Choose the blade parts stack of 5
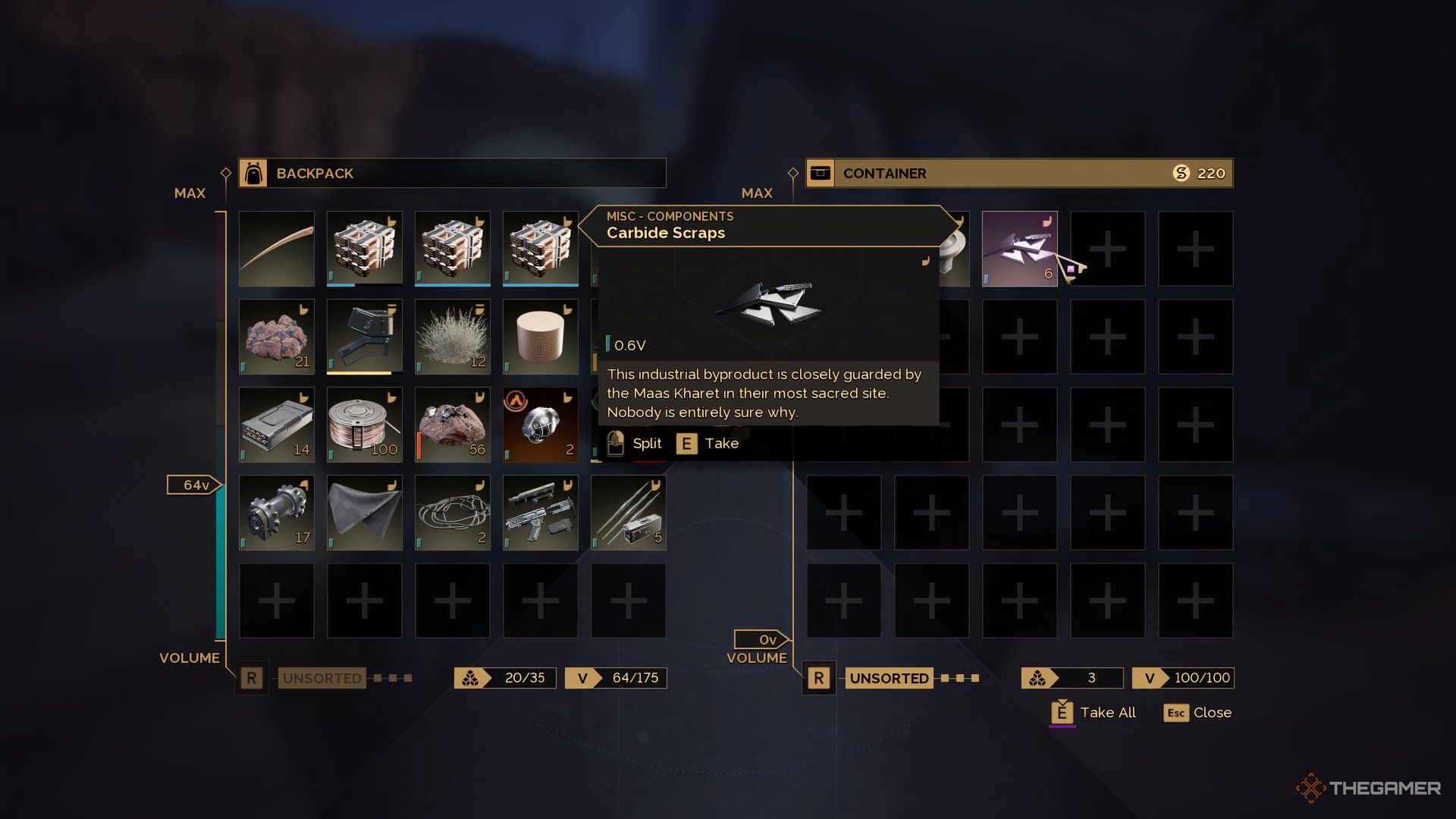1456x819 pixels. coord(629,513)
